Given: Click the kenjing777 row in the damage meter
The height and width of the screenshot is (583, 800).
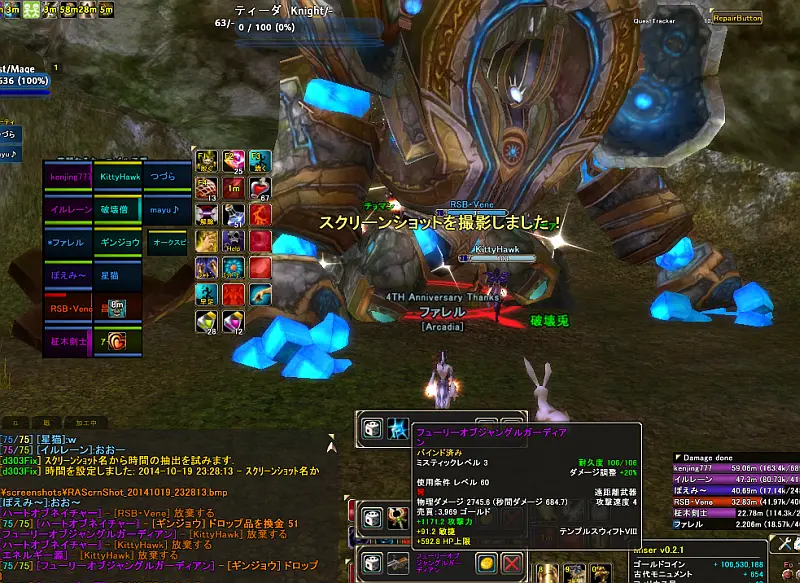Looking at the screenshot, I should click(735, 467).
